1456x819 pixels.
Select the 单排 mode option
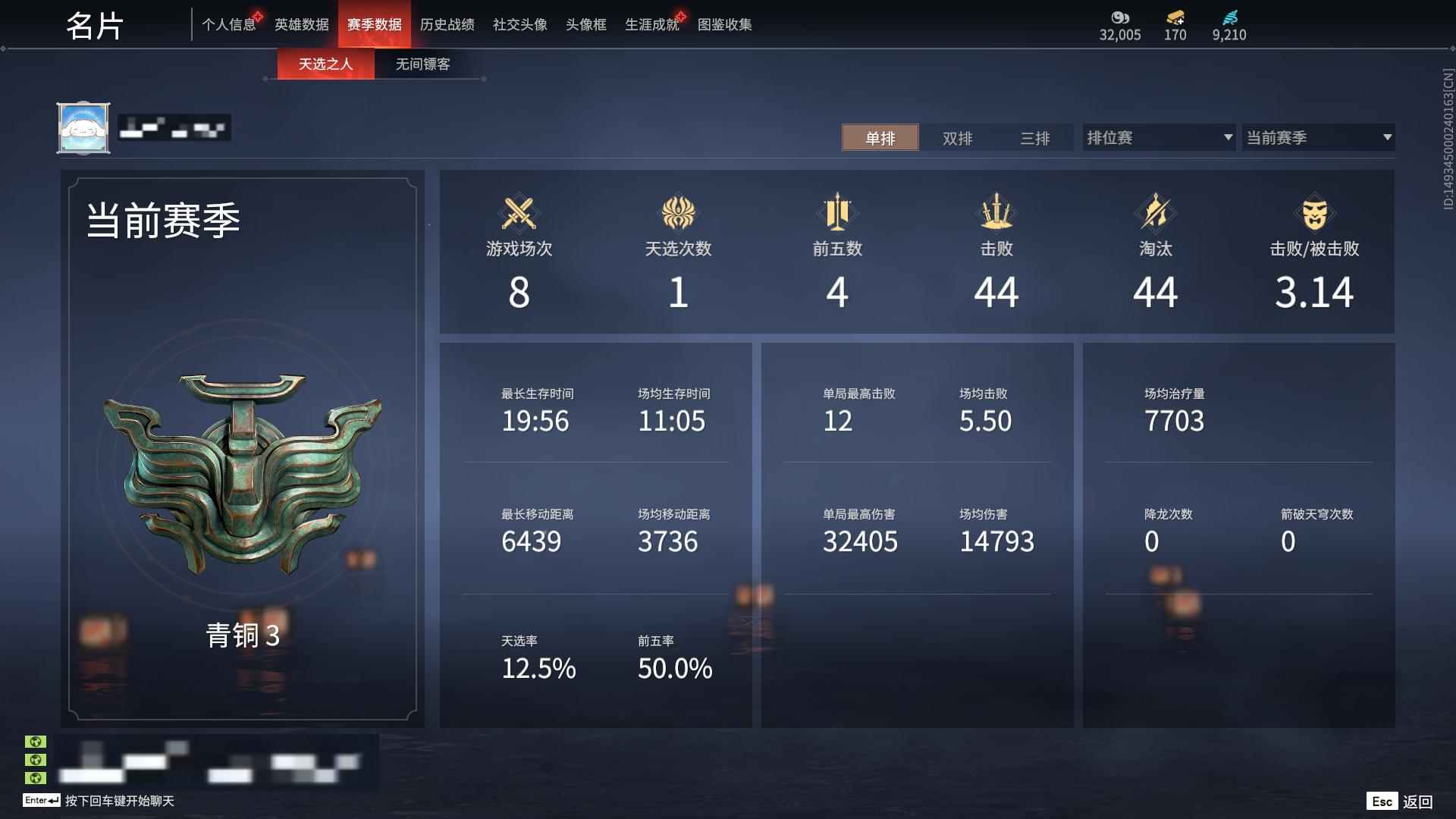click(x=880, y=138)
